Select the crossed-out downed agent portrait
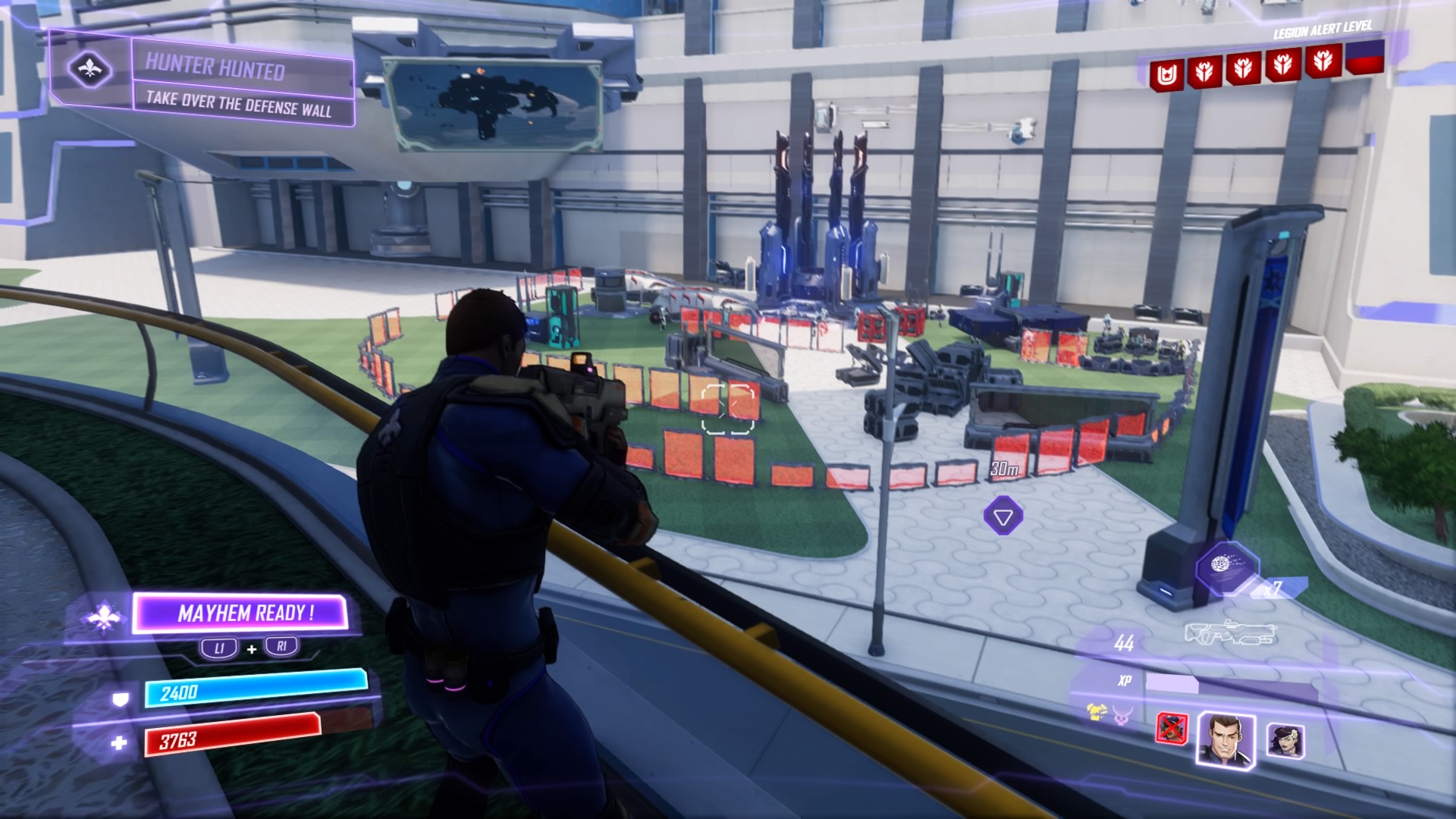Screen dimensions: 1456x819 click(x=1172, y=729)
